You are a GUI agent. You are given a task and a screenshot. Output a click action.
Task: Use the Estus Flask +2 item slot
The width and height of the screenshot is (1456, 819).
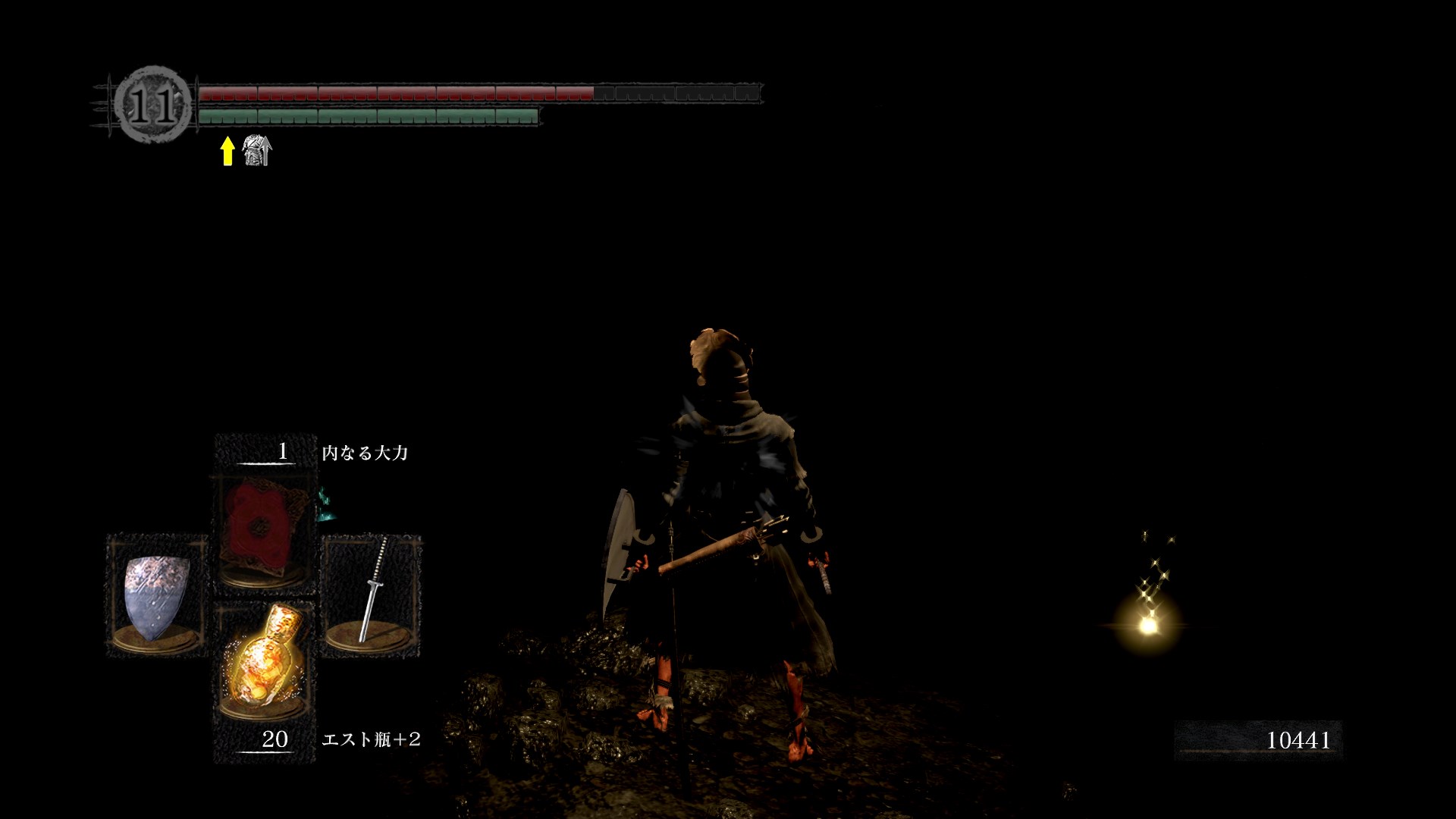(x=265, y=661)
